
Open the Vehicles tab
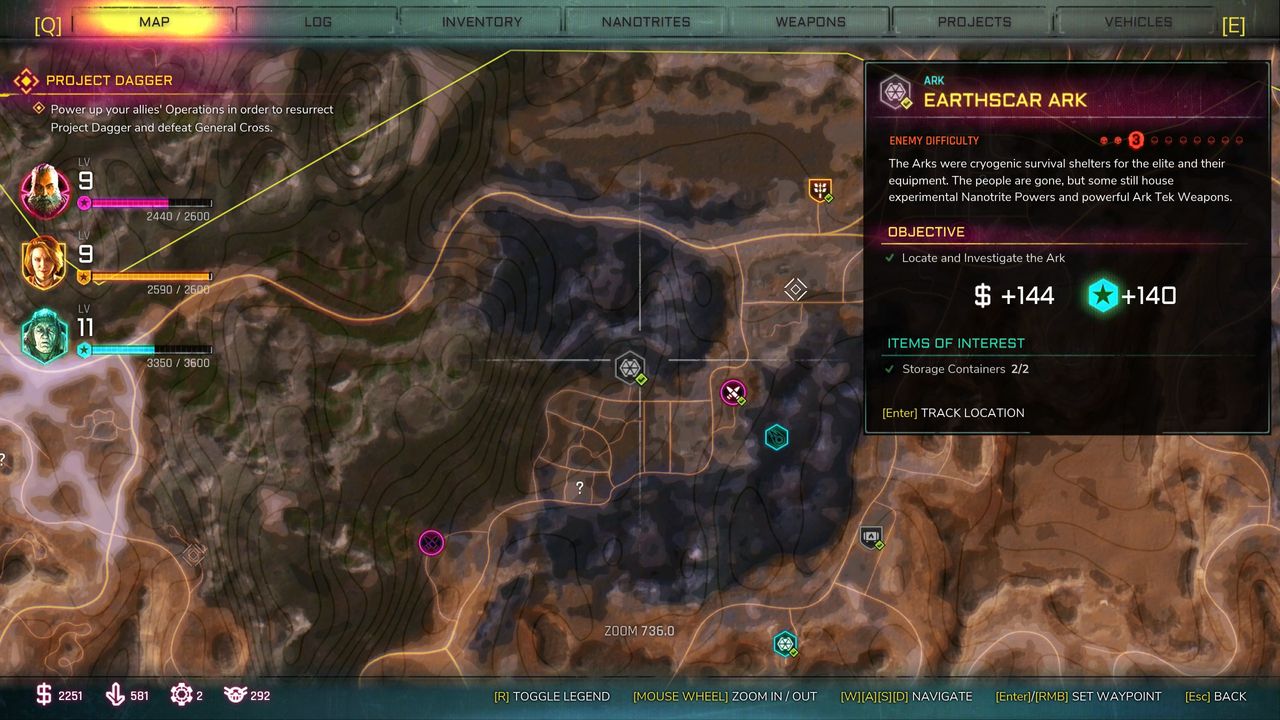coord(1138,22)
